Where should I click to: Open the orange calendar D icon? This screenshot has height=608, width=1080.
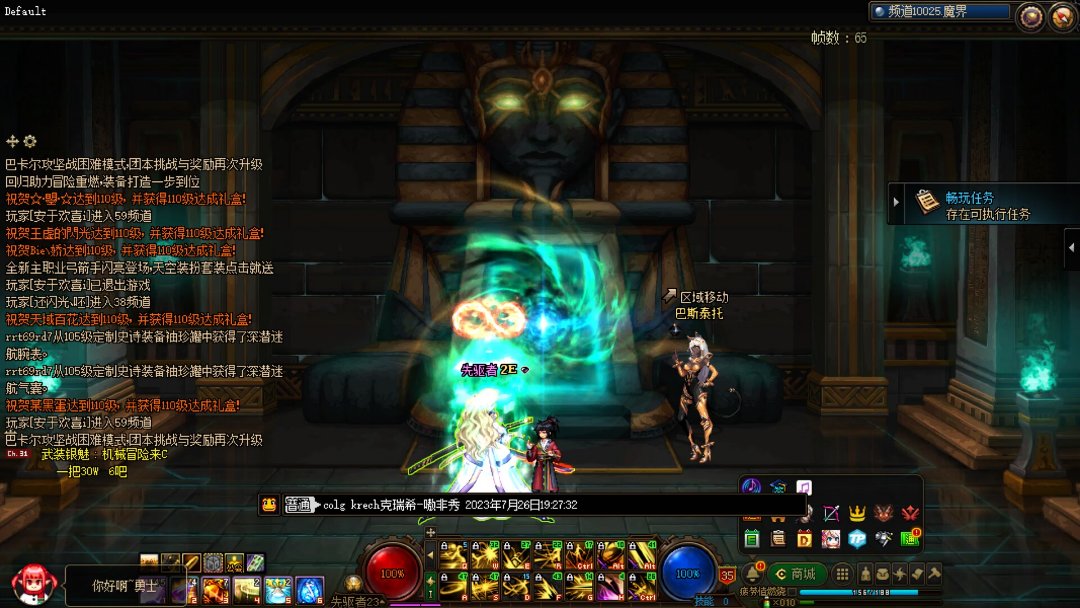click(x=804, y=539)
